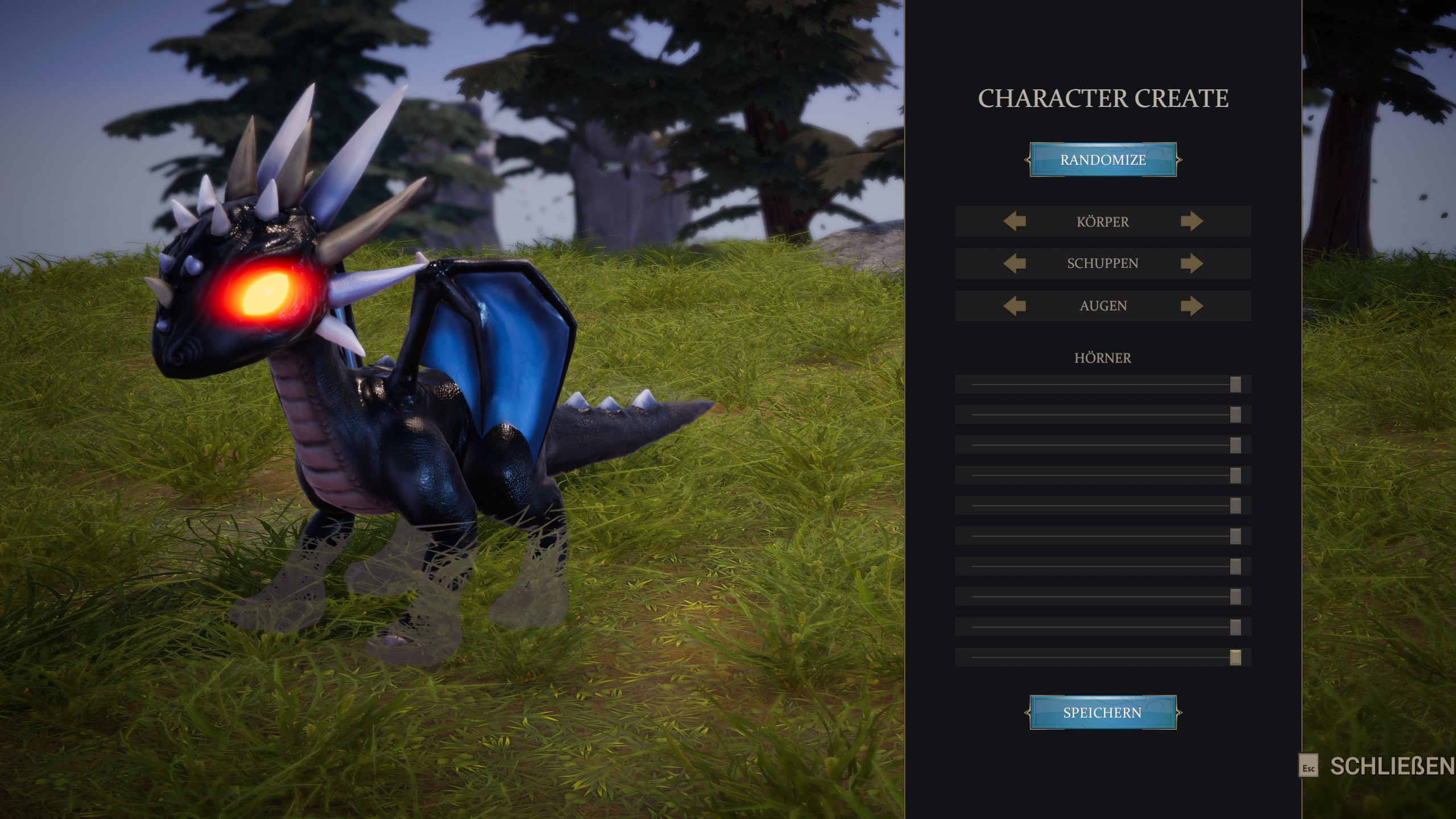
Task: Switch to next Schuppen style
Action: click(x=1192, y=263)
